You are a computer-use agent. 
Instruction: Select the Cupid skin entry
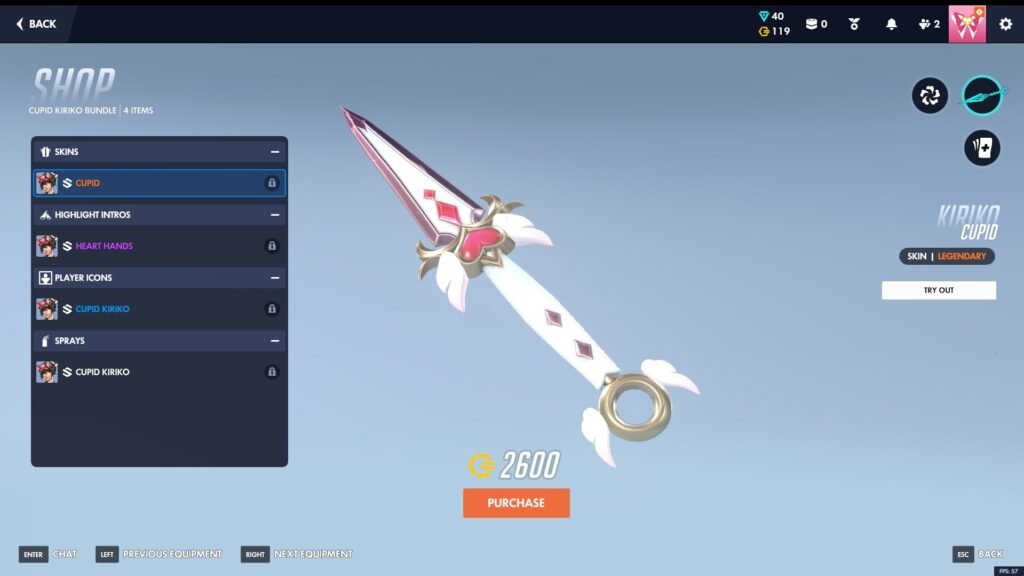pos(159,183)
